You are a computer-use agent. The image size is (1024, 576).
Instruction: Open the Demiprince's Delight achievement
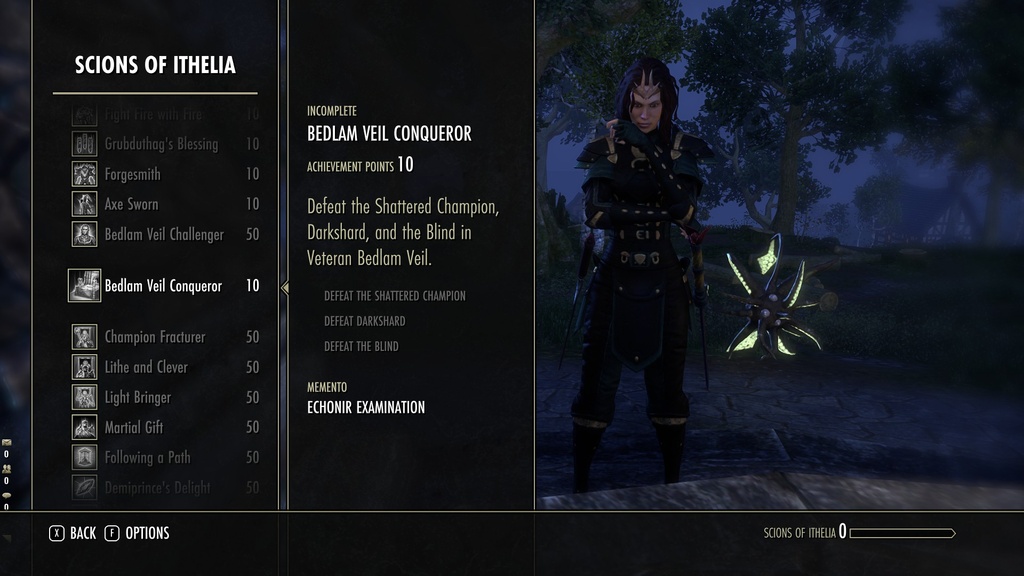pyautogui.click(x=157, y=487)
